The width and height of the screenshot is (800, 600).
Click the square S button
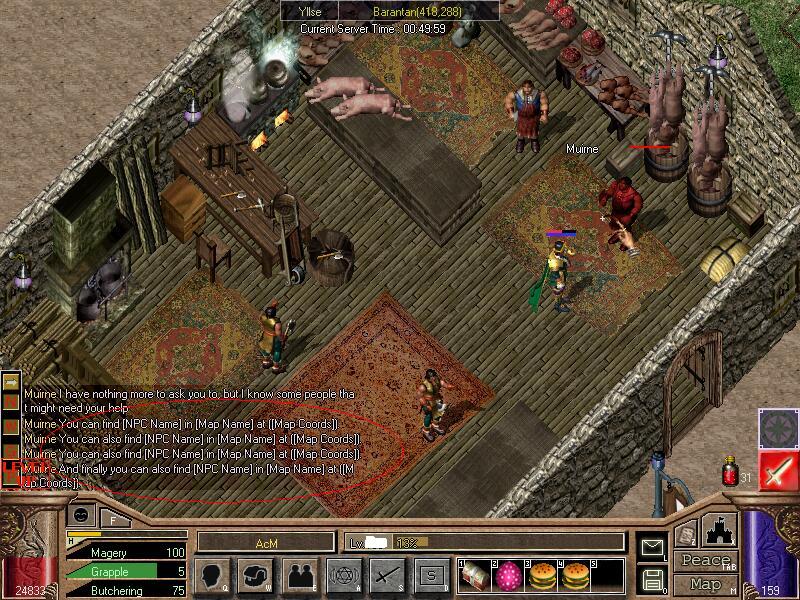tap(430, 574)
